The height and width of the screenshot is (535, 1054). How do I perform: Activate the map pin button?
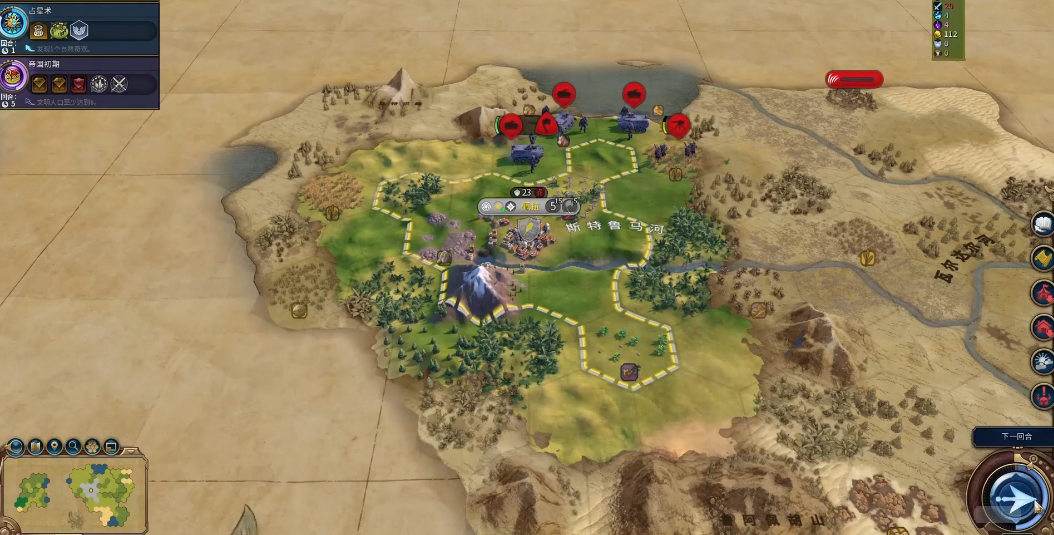point(54,446)
